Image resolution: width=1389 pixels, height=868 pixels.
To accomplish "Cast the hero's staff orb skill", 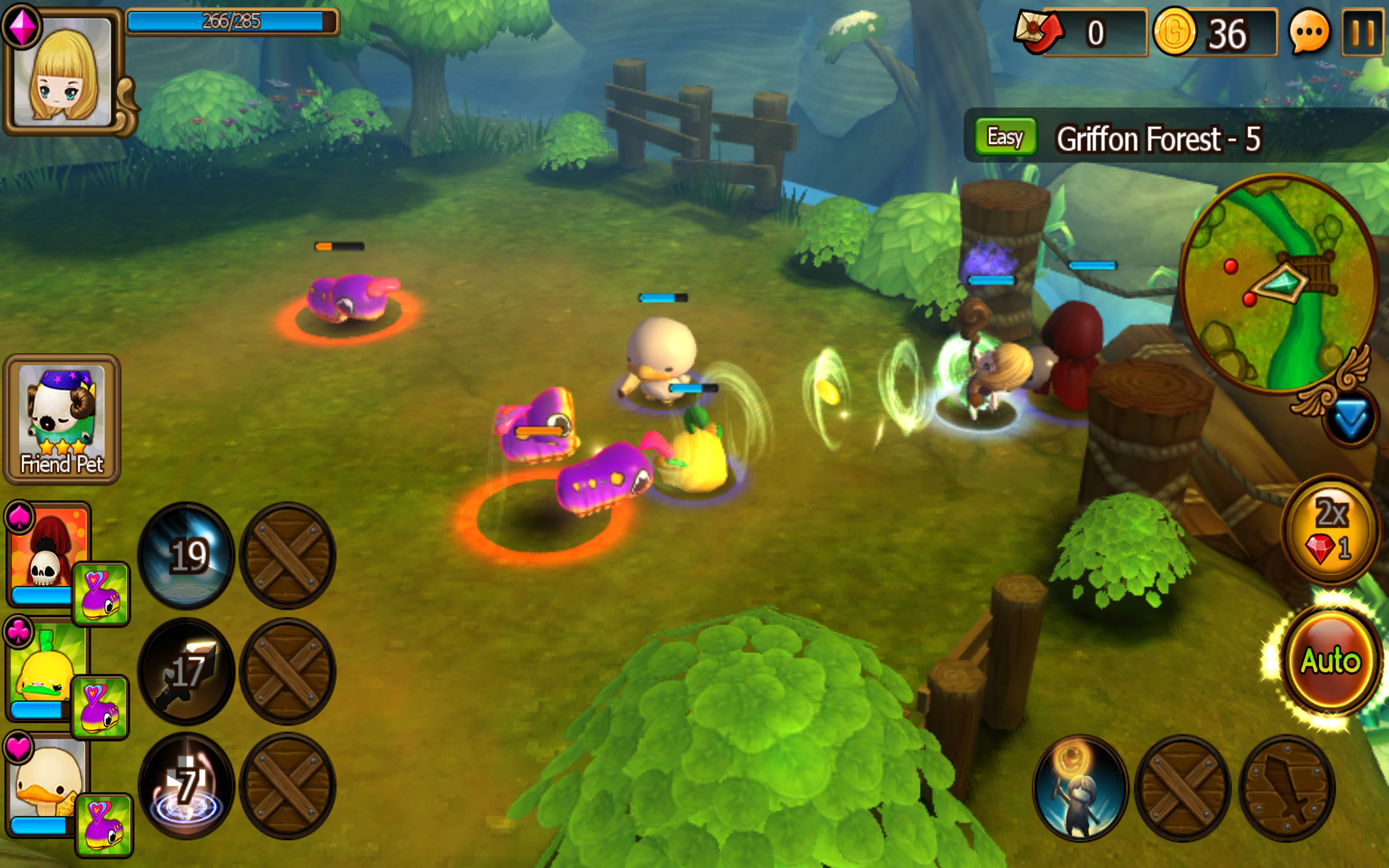I will [1080, 788].
